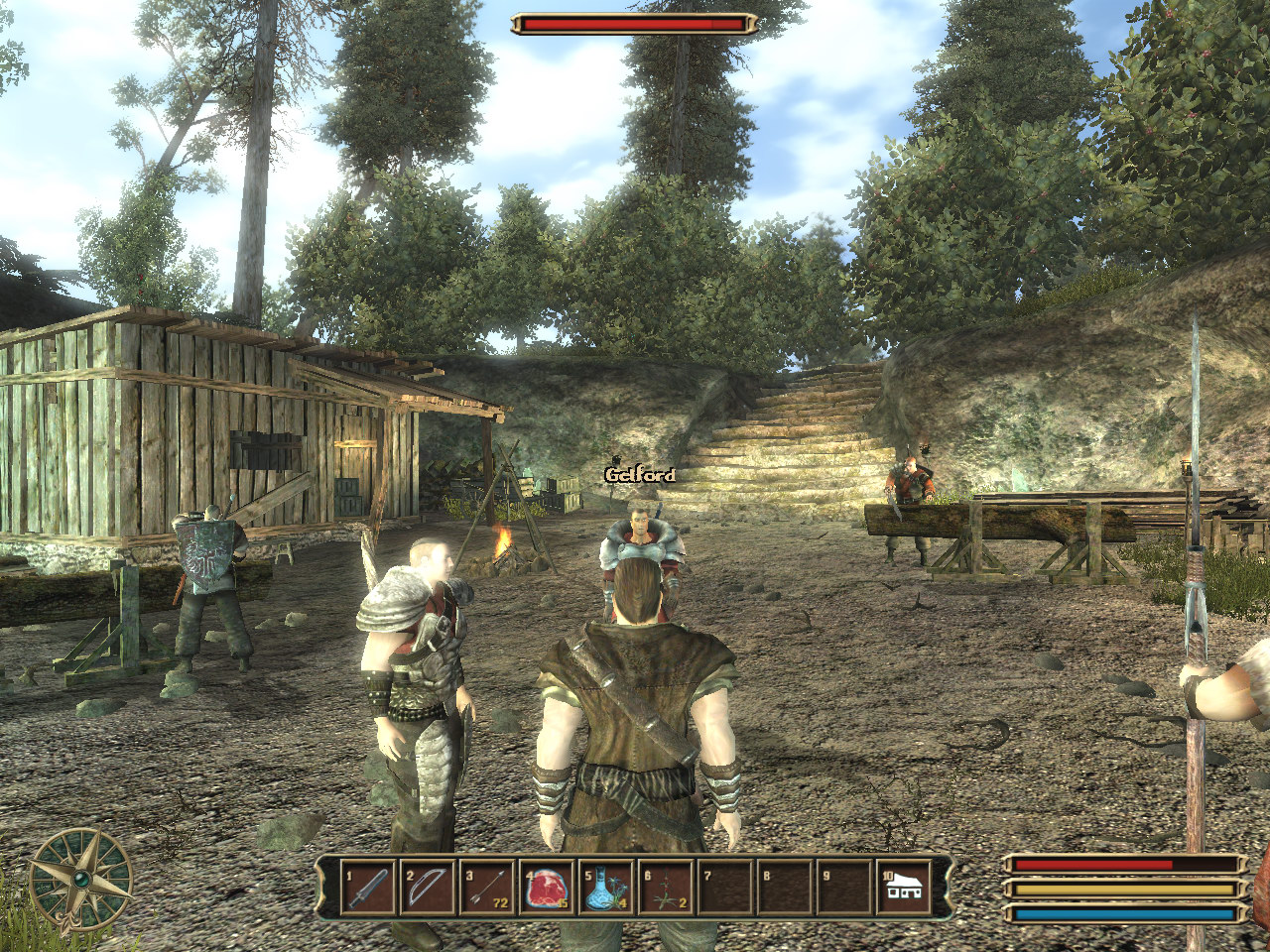Click the white house icon in slot 10
Screen dimensions: 1270x952
pyautogui.click(x=904, y=887)
